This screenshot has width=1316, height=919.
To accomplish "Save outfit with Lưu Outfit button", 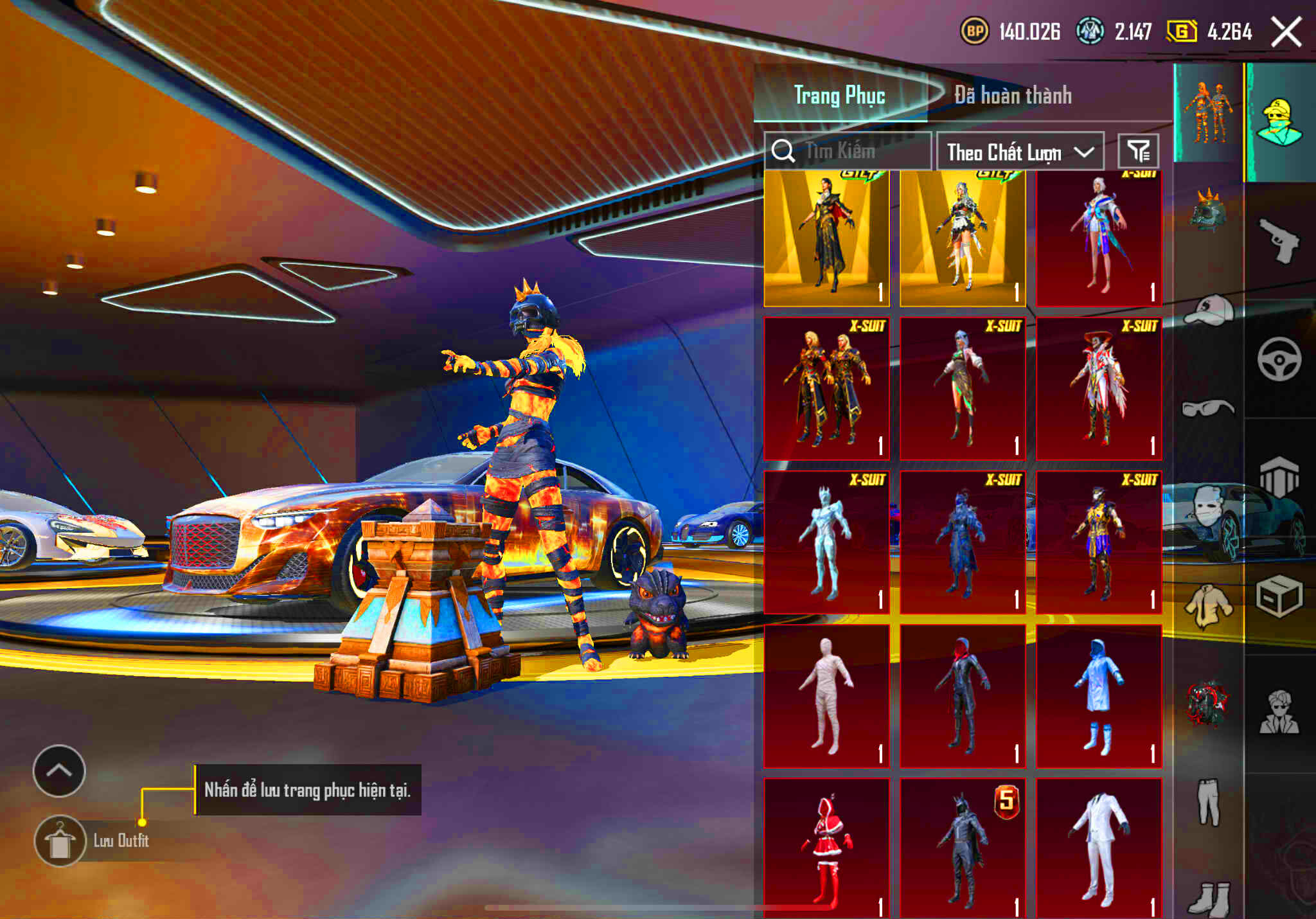I will point(60,841).
